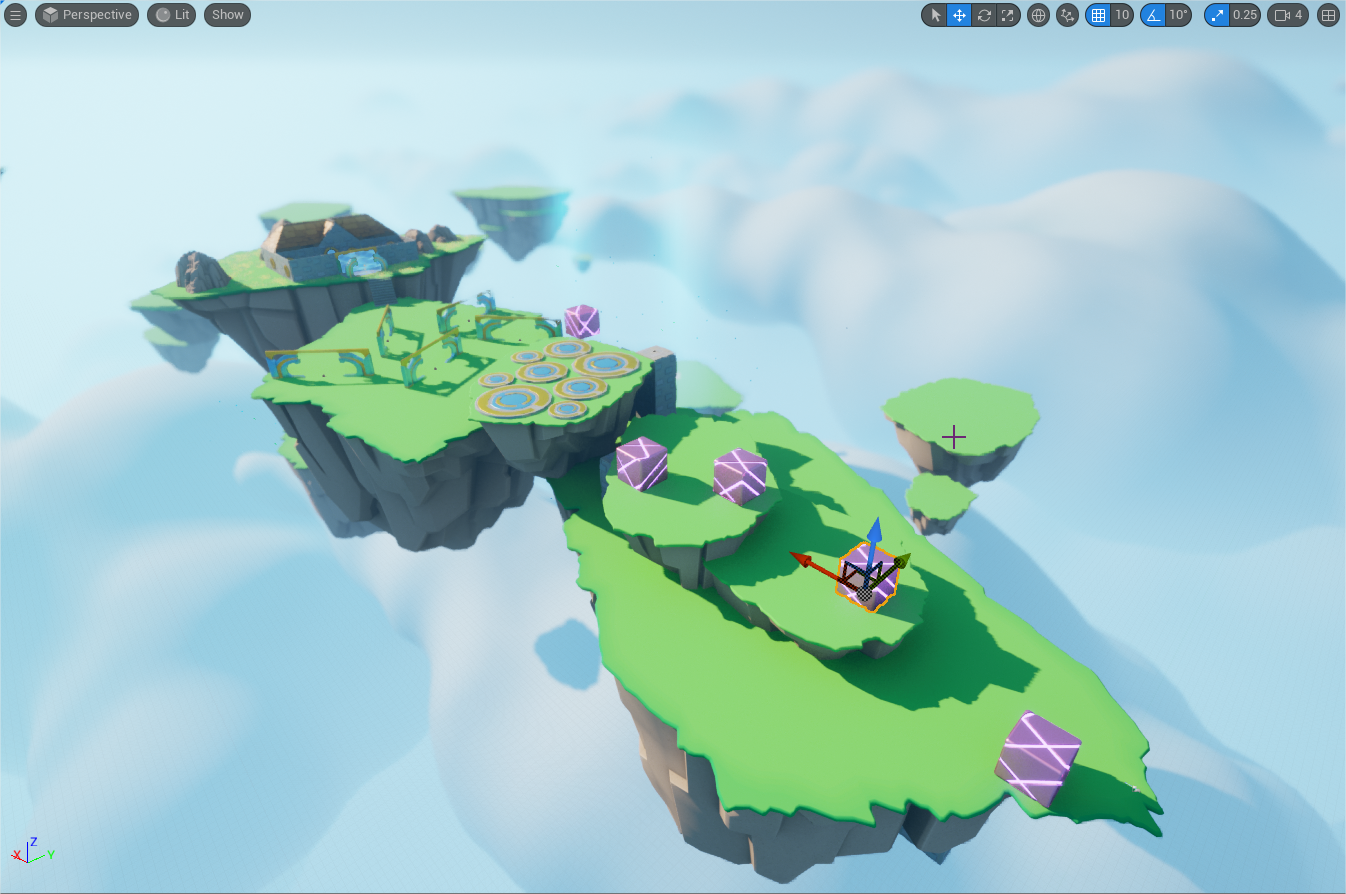Open the Lit view mode dropdown
This screenshot has width=1346, height=894.
[170, 14]
